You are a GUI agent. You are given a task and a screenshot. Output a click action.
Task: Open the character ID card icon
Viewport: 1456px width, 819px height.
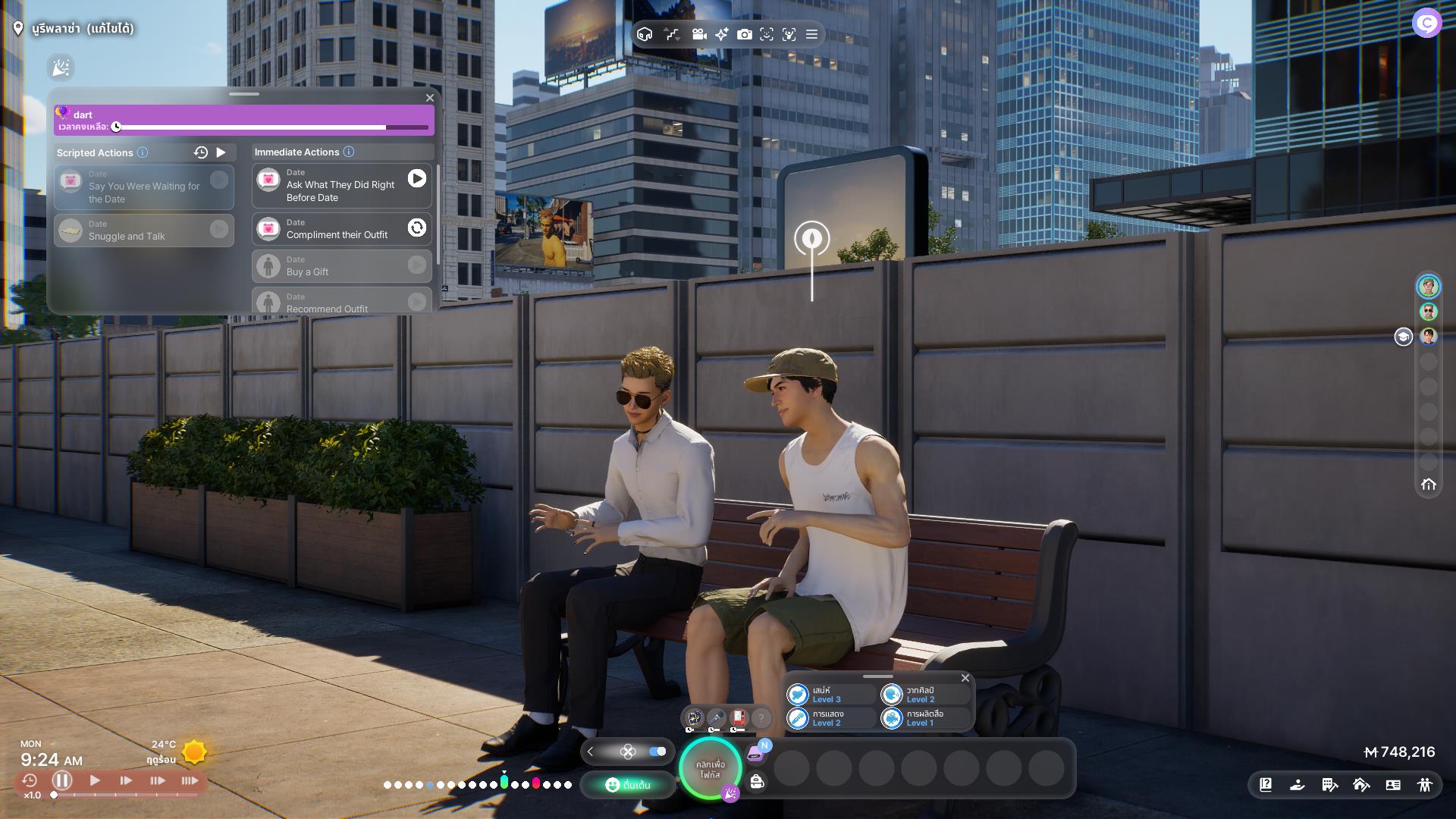point(1393,785)
